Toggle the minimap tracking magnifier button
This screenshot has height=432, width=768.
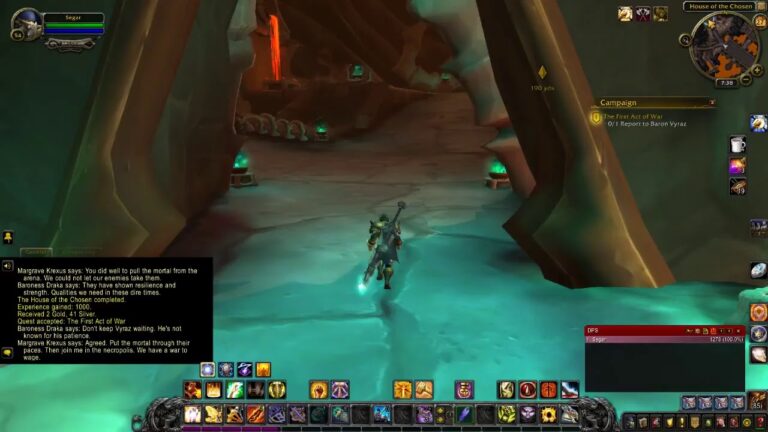(x=686, y=40)
